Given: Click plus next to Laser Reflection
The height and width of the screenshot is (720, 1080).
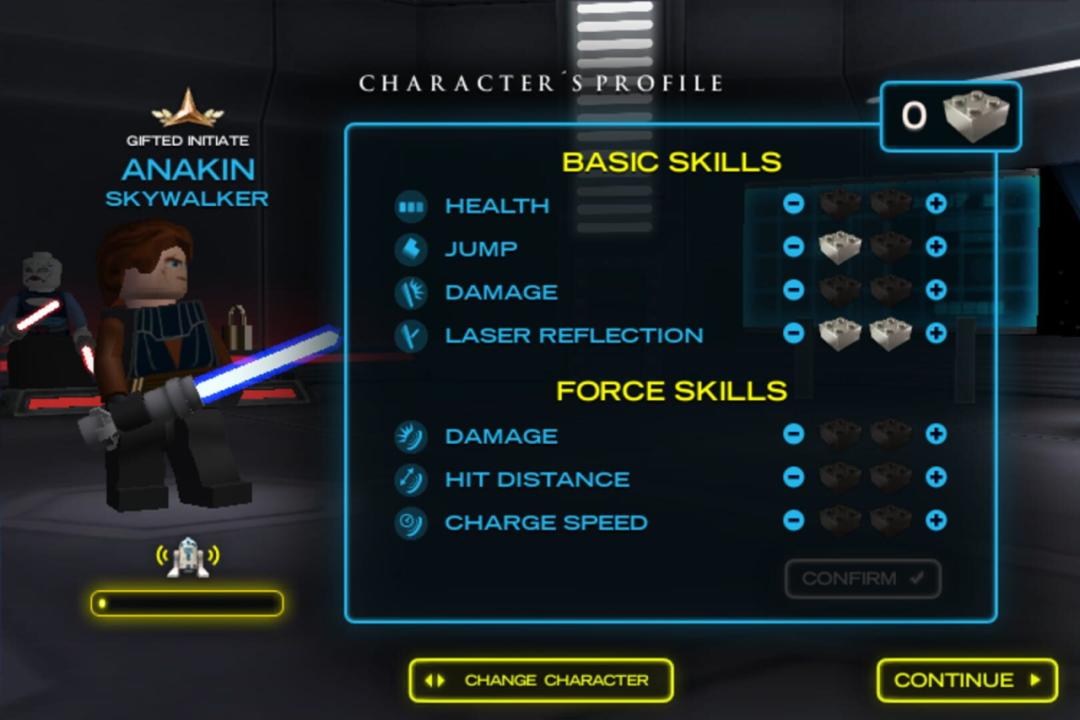Looking at the screenshot, I should [x=936, y=333].
